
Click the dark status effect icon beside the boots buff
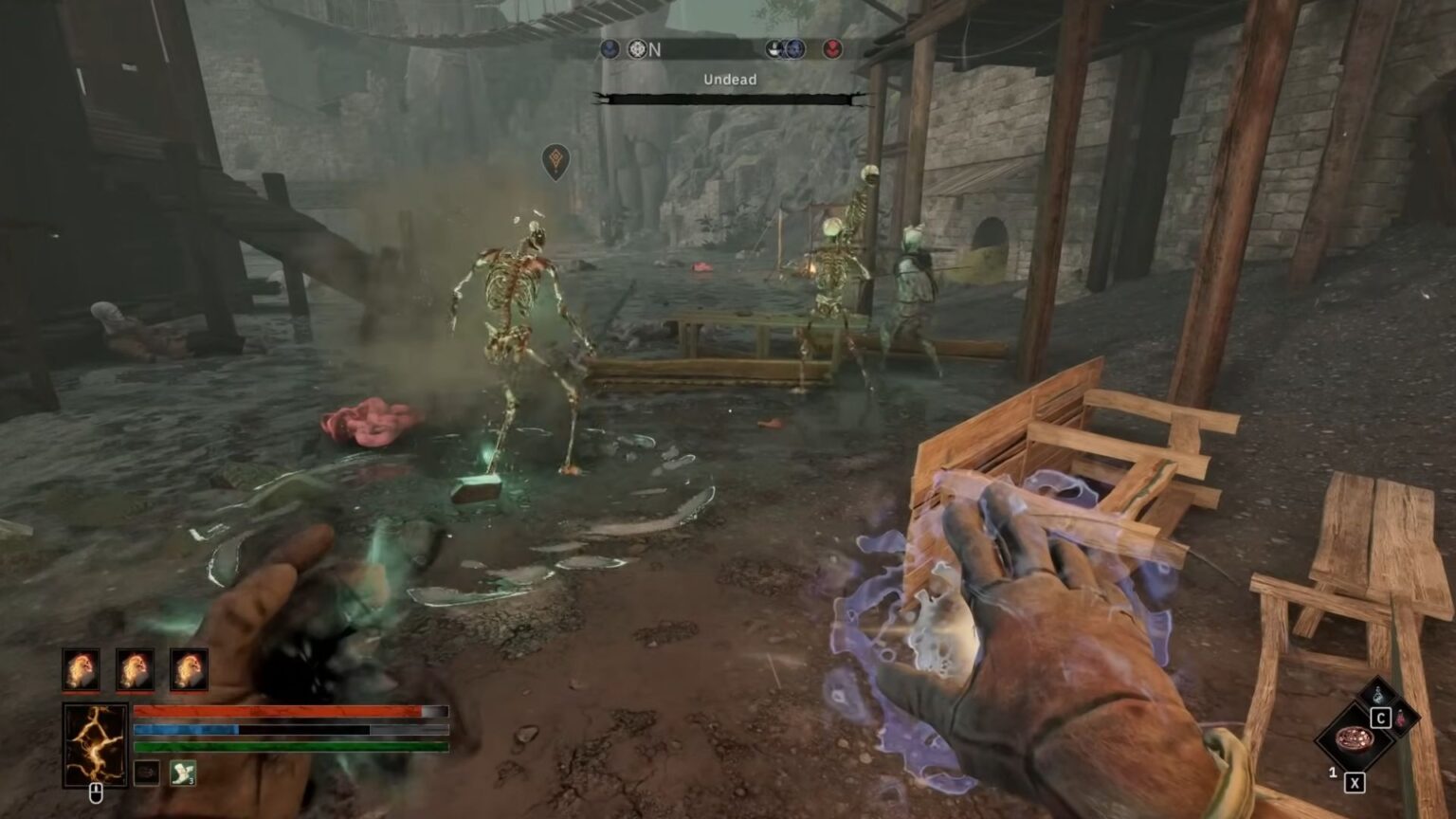(147, 773)
